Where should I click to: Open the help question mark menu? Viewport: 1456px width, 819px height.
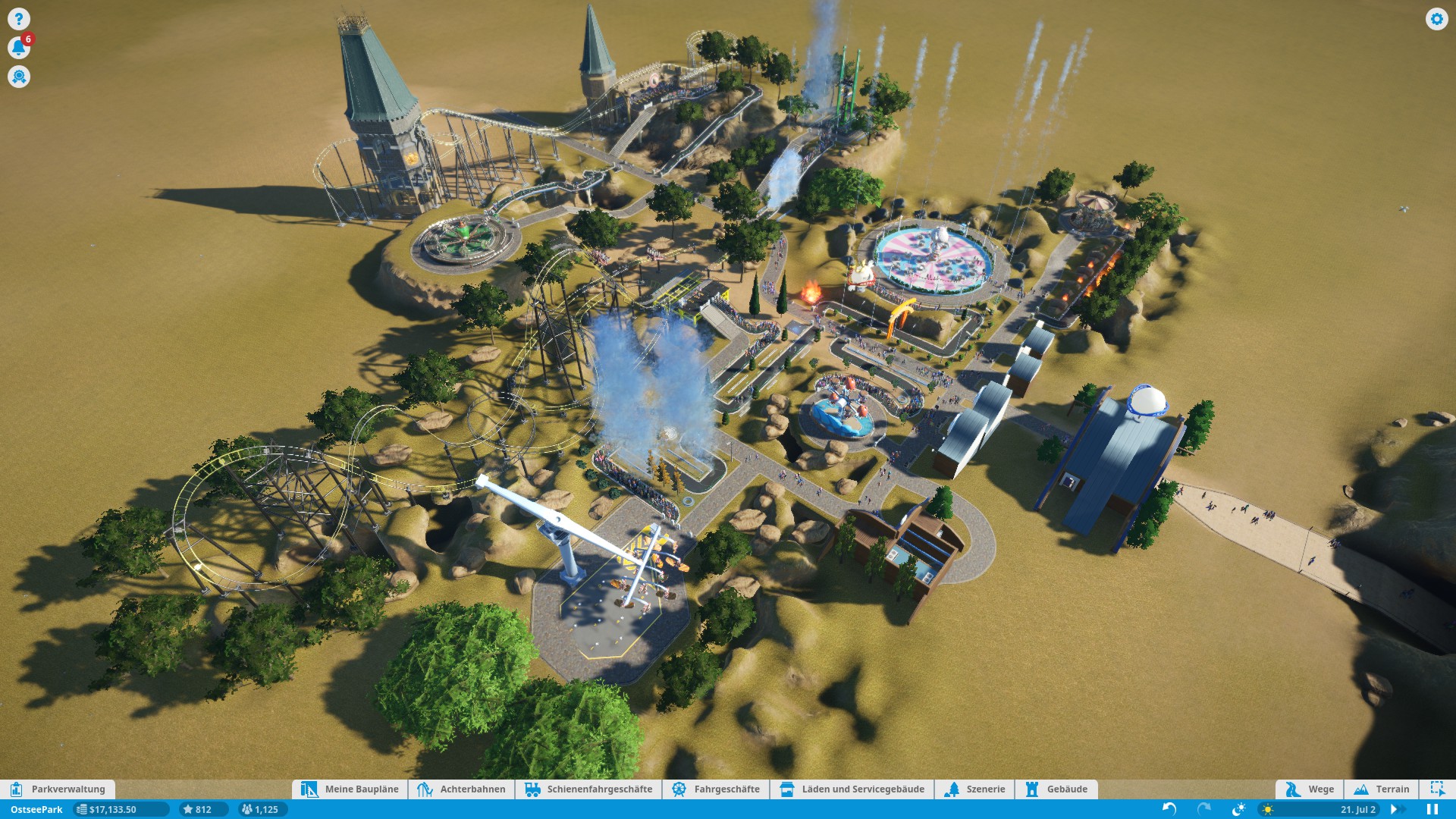(19, 19)
